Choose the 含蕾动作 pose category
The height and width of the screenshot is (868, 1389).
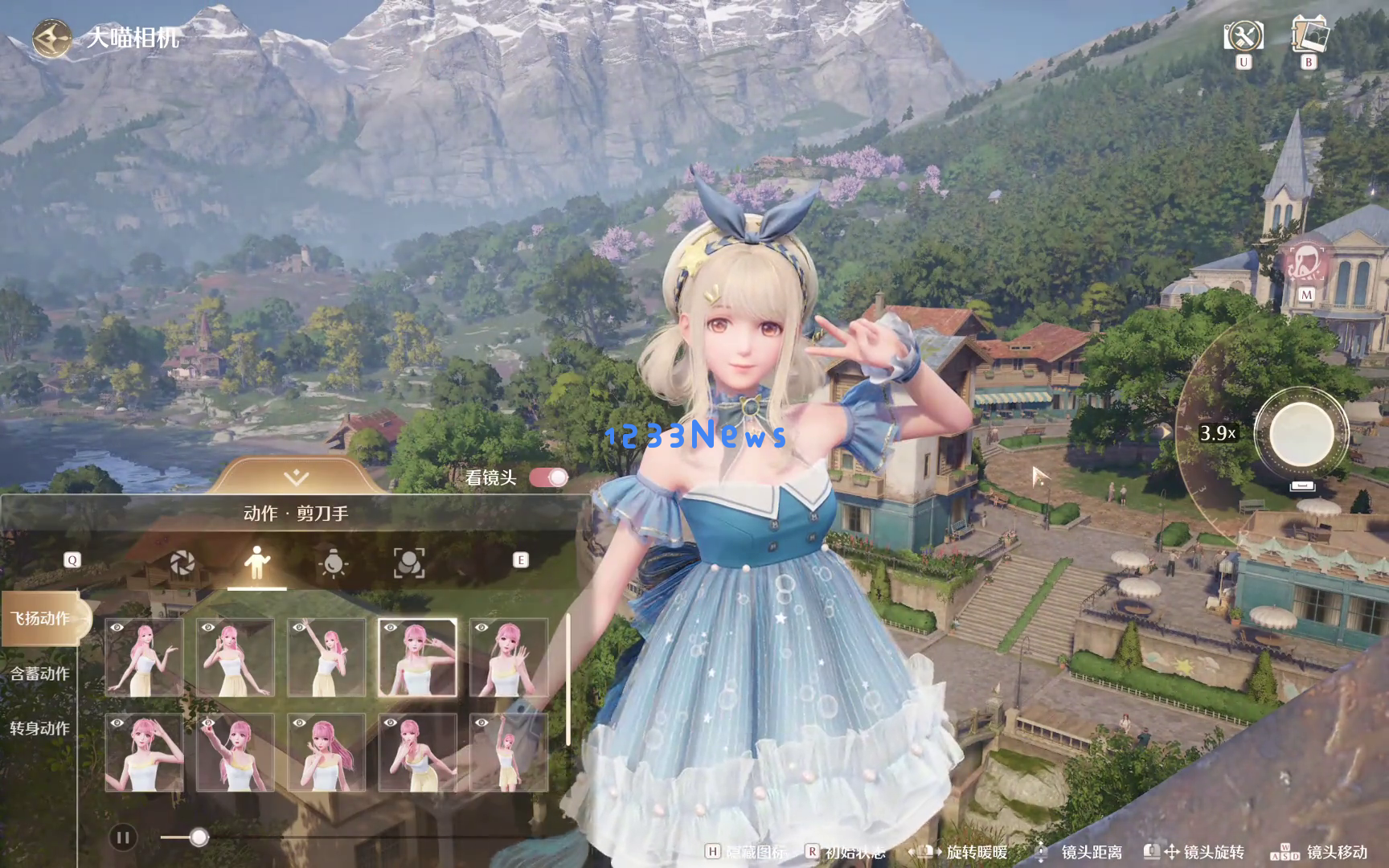(40, 674)
